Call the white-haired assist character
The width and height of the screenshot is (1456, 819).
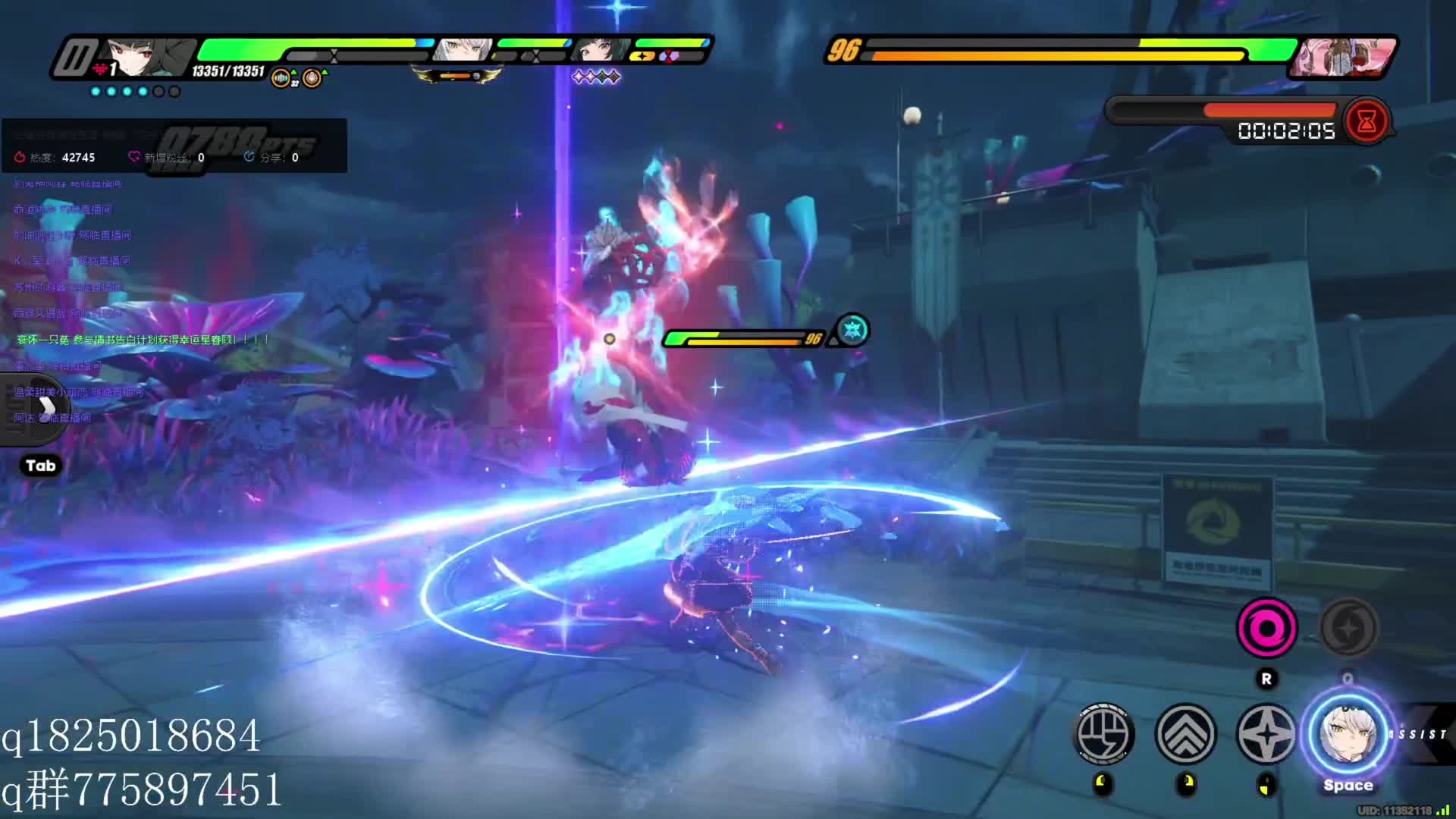[x=1348, y=734]
